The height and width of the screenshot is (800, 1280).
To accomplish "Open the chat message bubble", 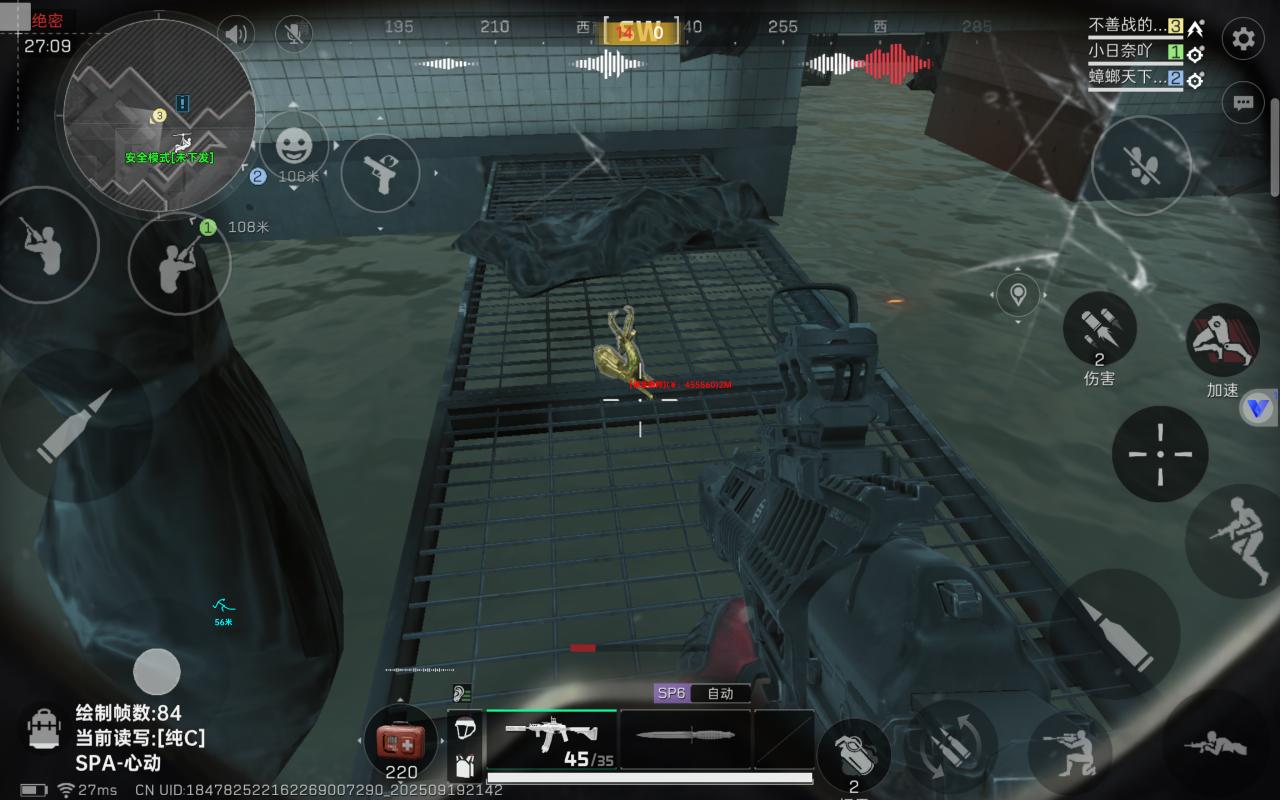I will coord(1243,102).
